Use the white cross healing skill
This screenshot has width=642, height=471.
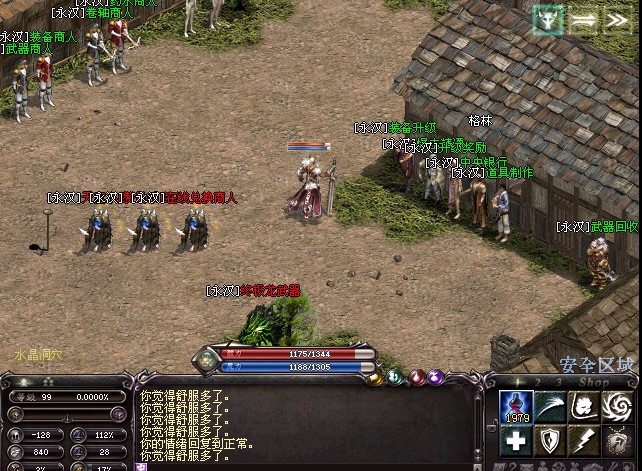tap(516, 440)
